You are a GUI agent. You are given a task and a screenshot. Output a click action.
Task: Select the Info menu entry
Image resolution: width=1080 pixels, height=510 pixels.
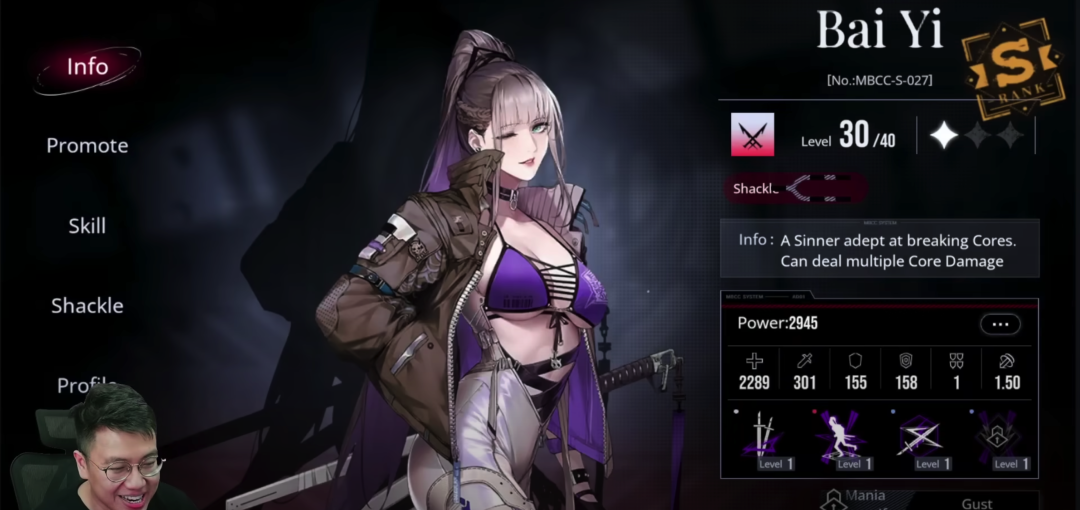pos(87,67)
